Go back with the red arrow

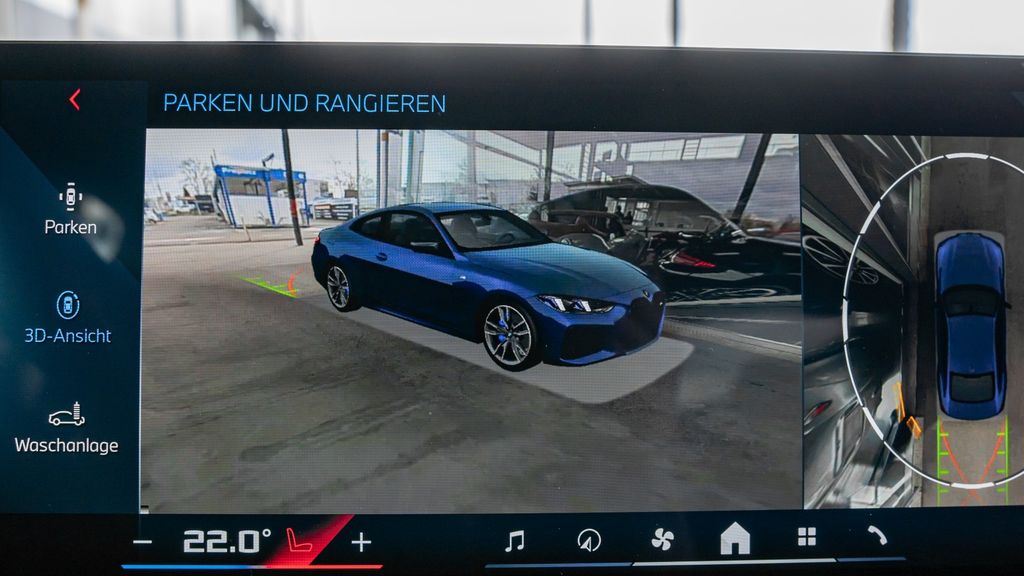74,99
